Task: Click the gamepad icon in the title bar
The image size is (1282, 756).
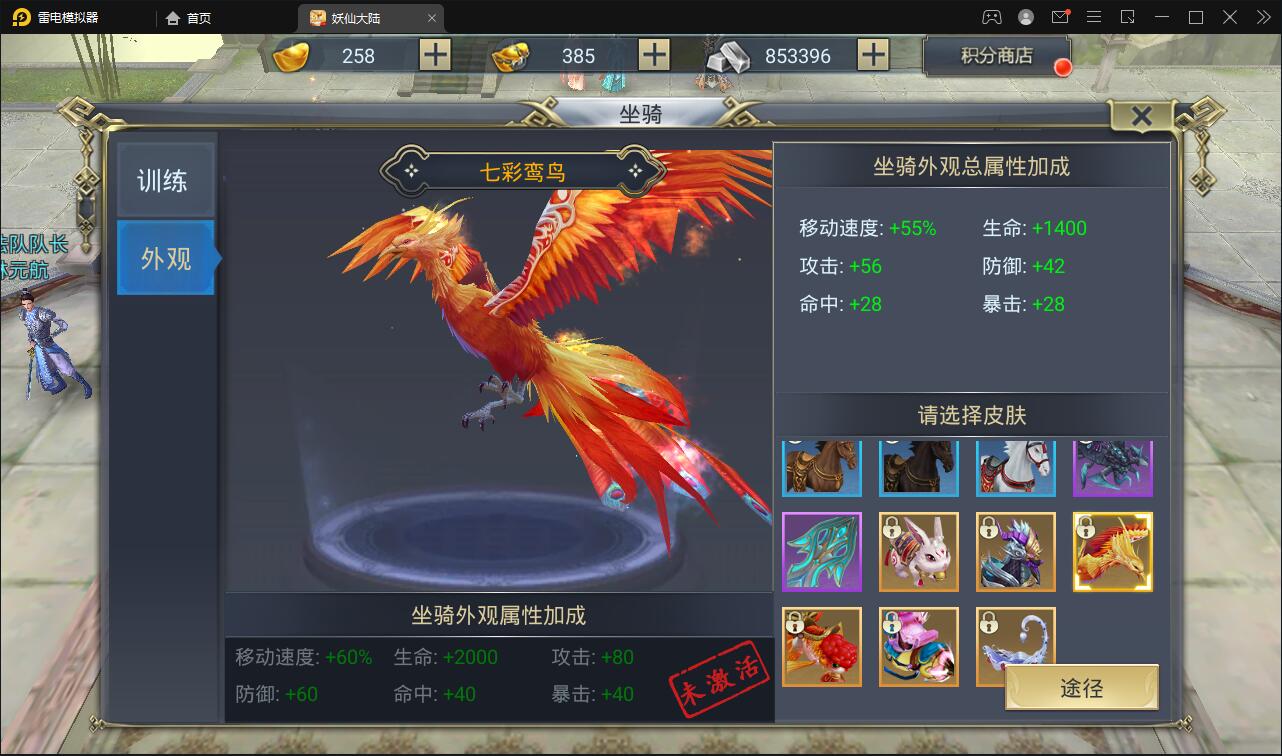Action: [992, 16]
